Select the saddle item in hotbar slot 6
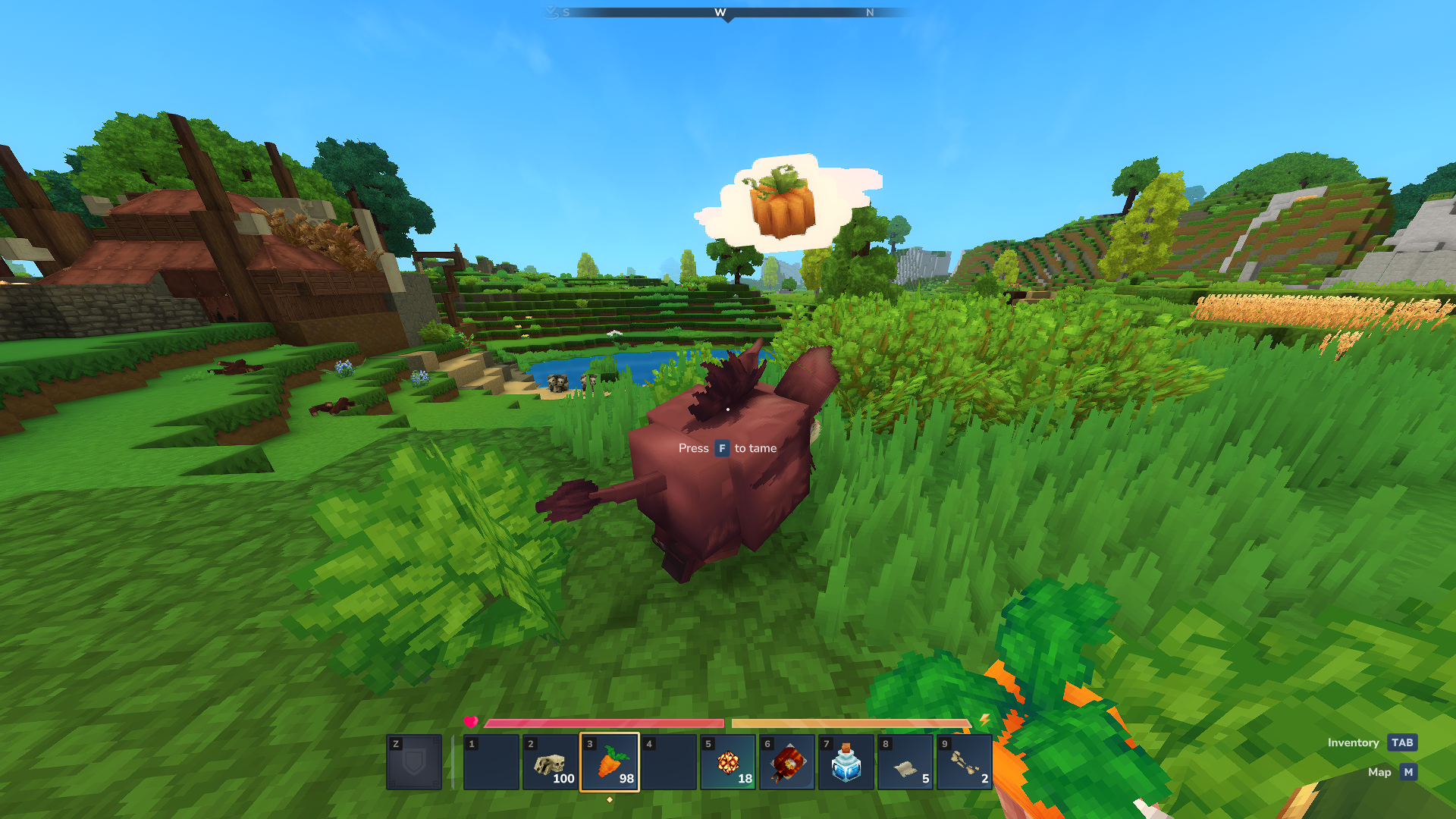 tap(787, 761)
